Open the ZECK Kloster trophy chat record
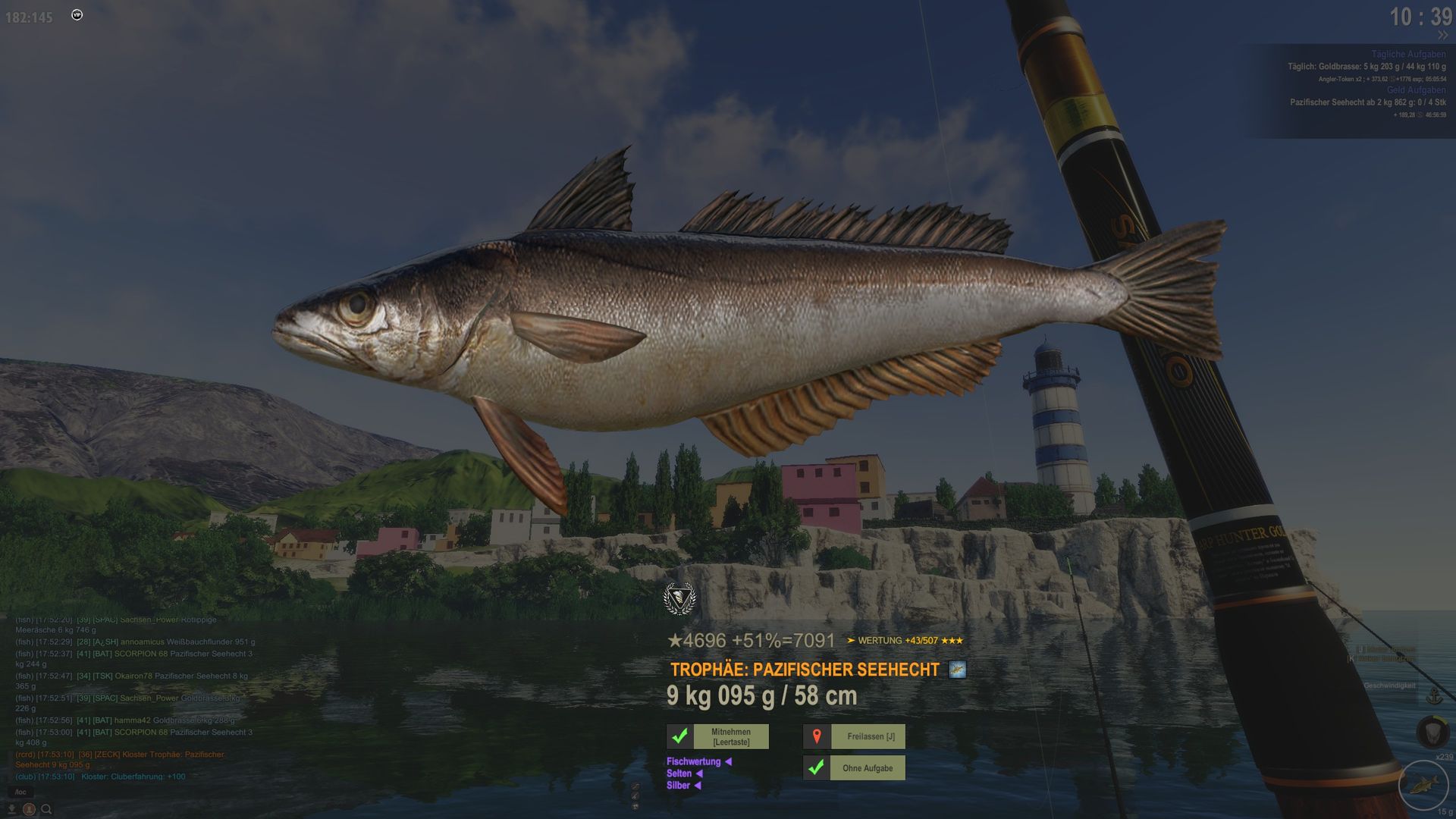Viewport: 1456px width, 819px height. click(121, 759)
